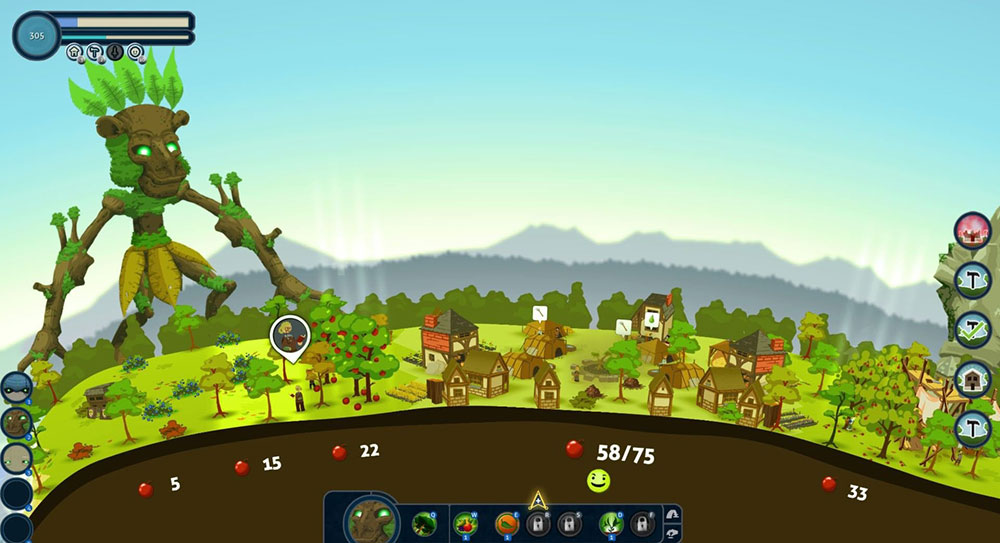Click the top small button at the ability bar's end
The height and width of the screenshot is (543, 1000).
[672, 512]
